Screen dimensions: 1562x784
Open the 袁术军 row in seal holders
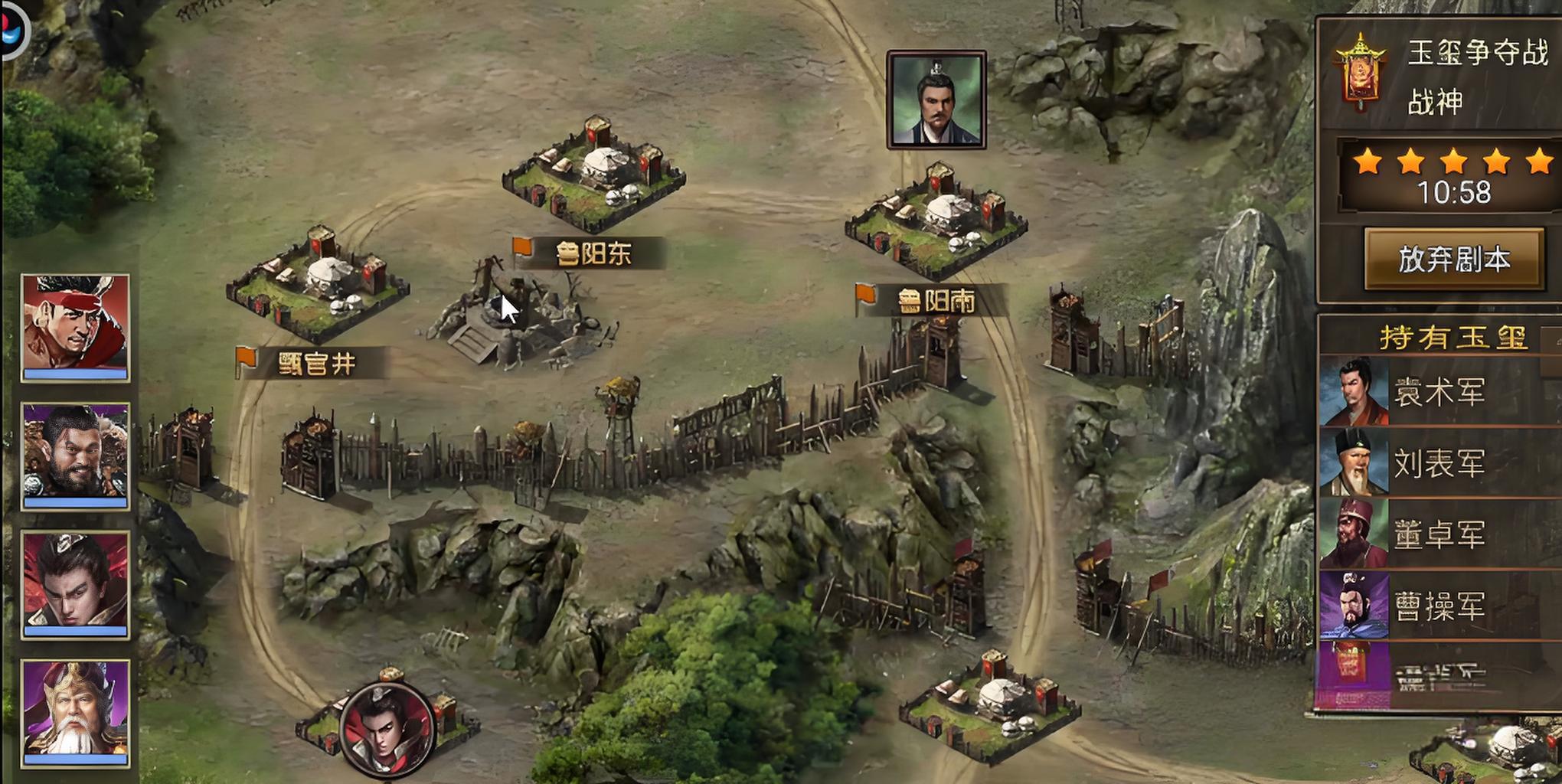1438,392
